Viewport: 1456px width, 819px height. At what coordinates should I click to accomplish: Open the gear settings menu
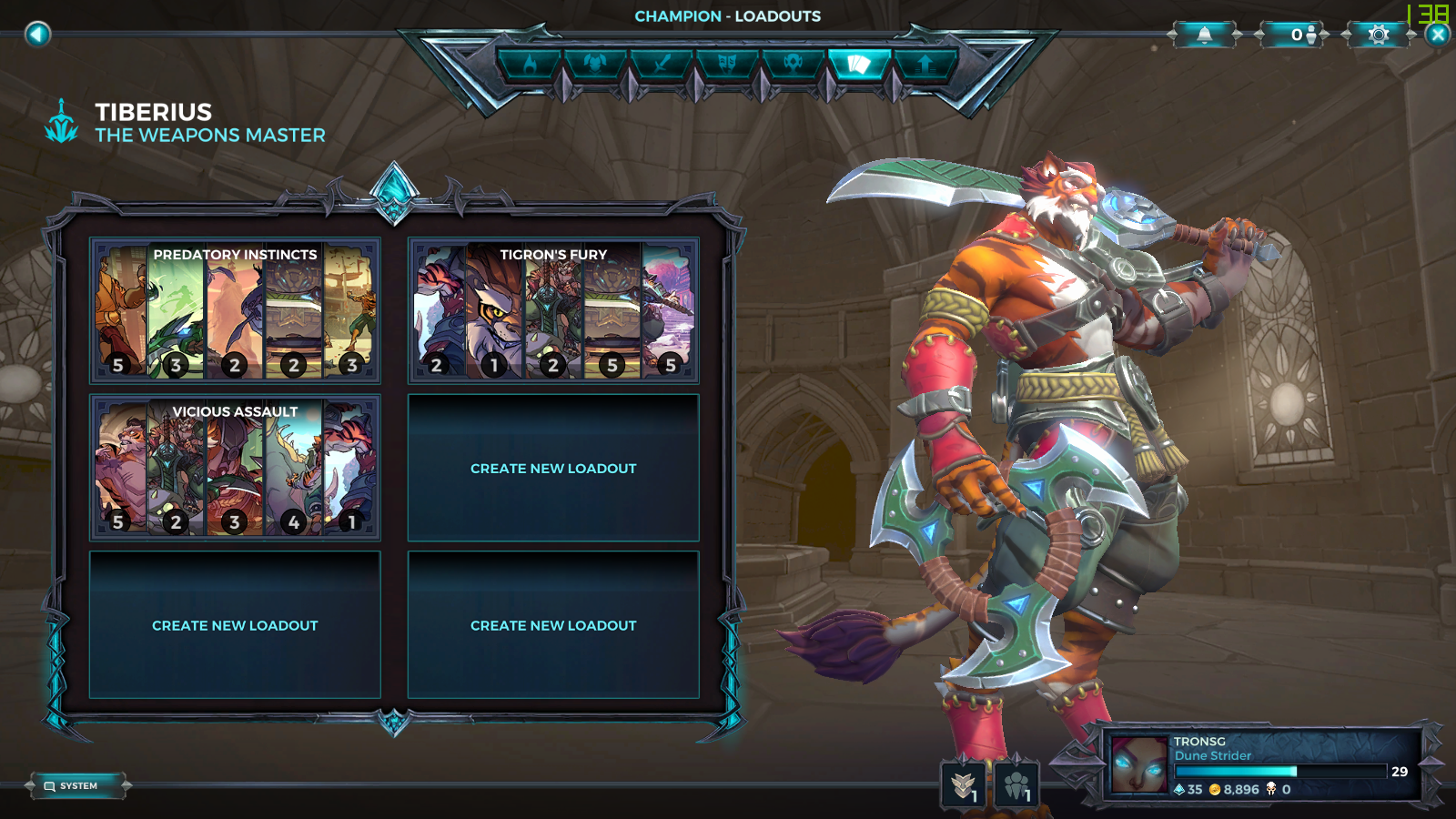pos(1379,35)
